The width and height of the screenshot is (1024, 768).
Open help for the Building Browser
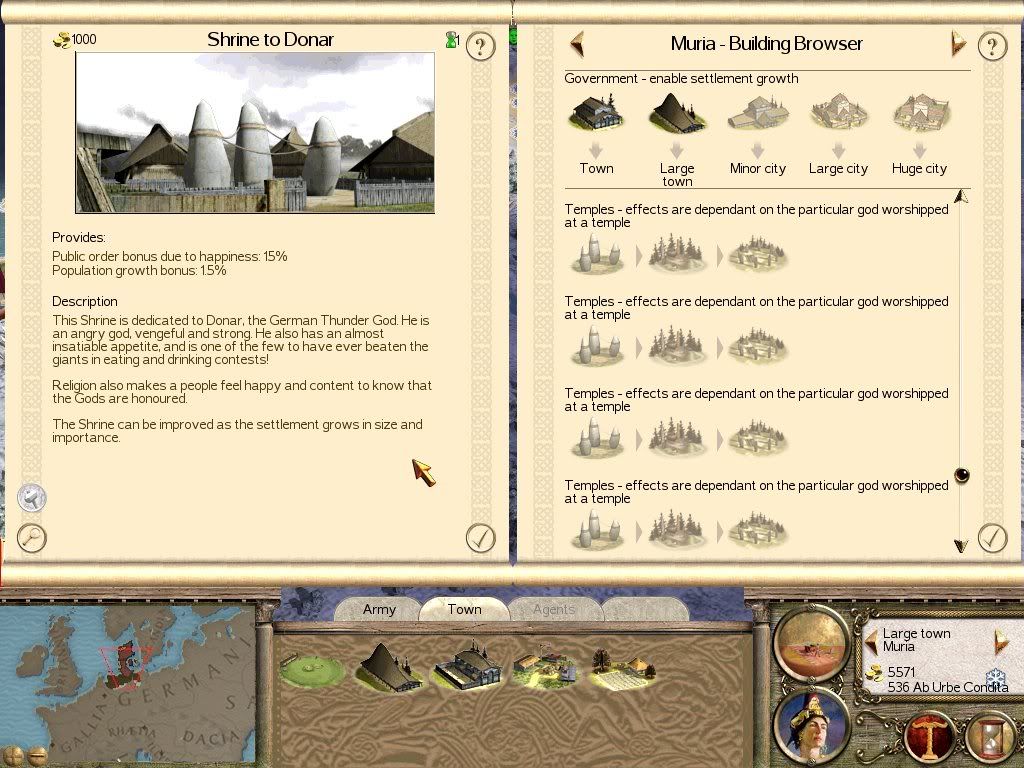pos(991,46)
